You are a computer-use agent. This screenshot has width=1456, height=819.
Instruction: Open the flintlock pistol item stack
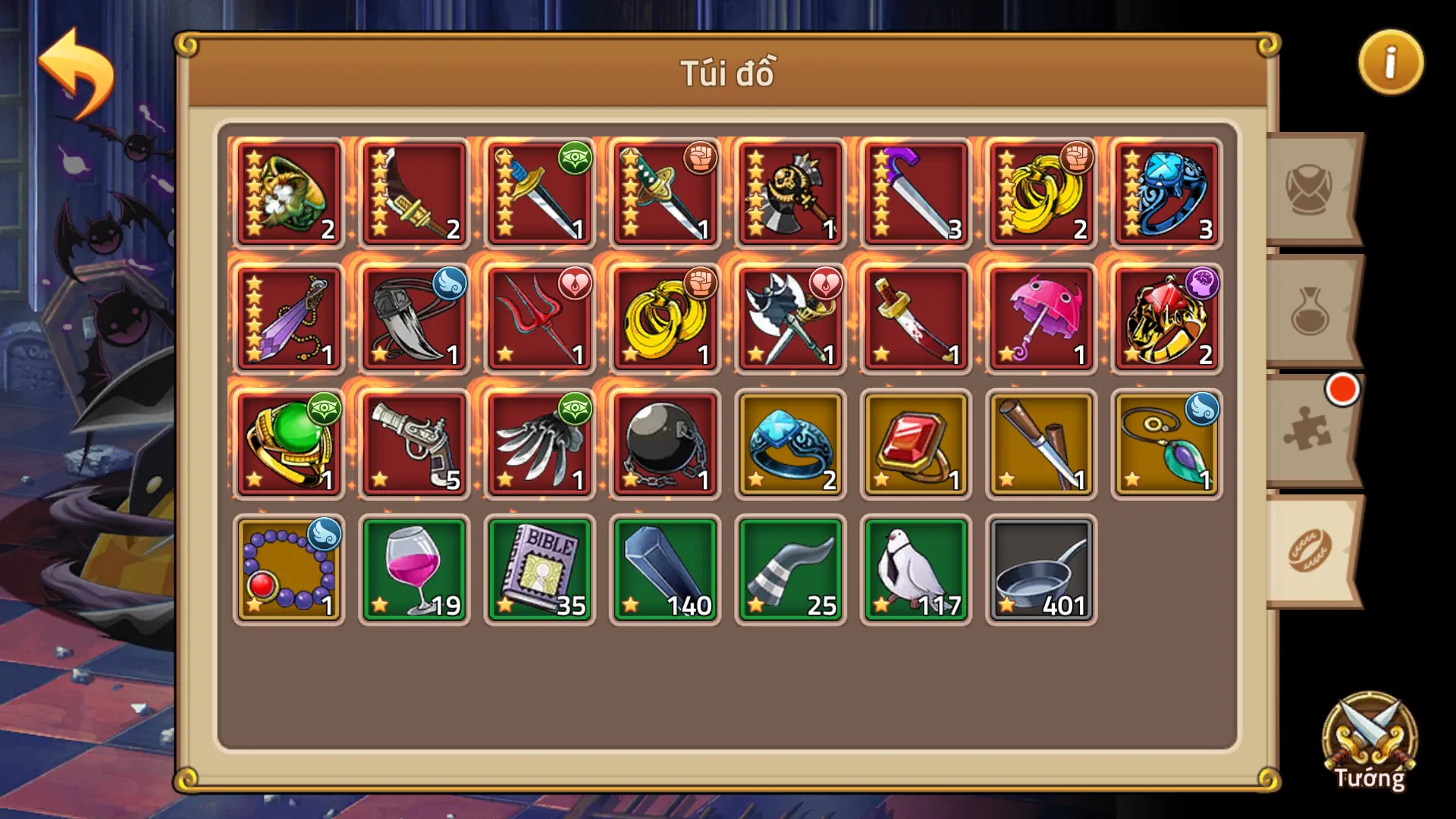[x=414, y=444]
